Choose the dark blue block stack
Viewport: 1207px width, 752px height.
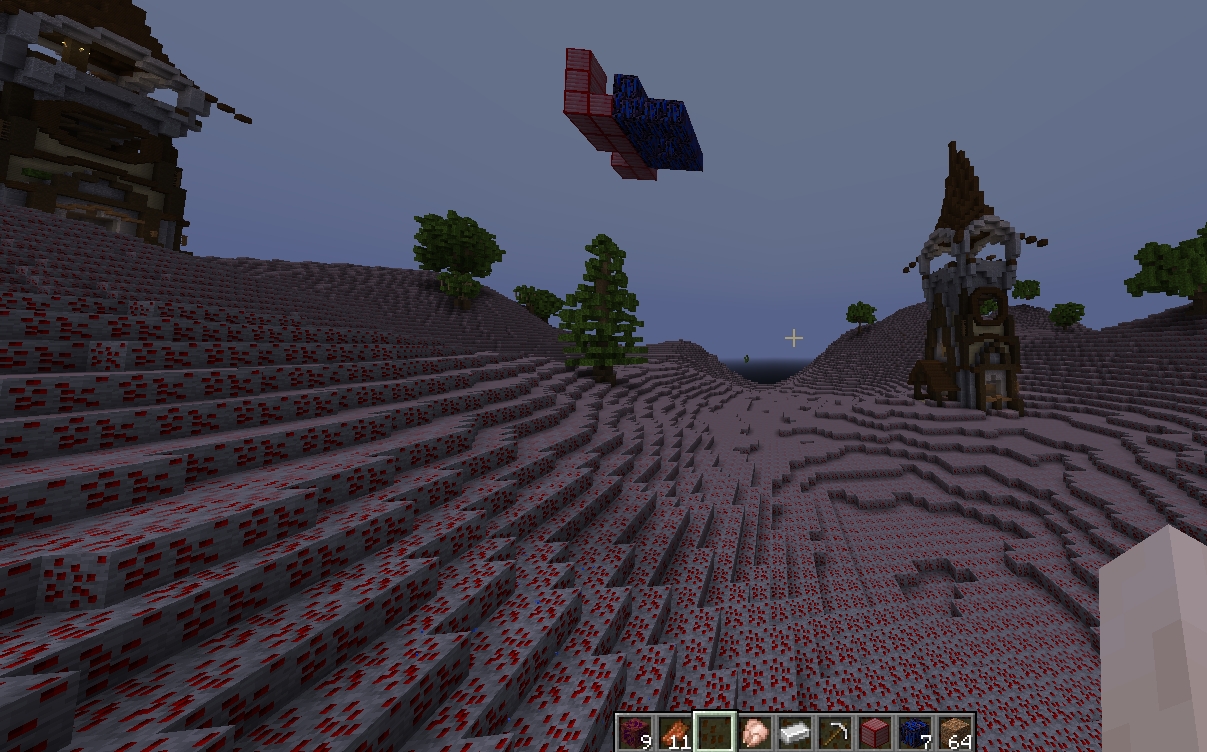[914, 733]
